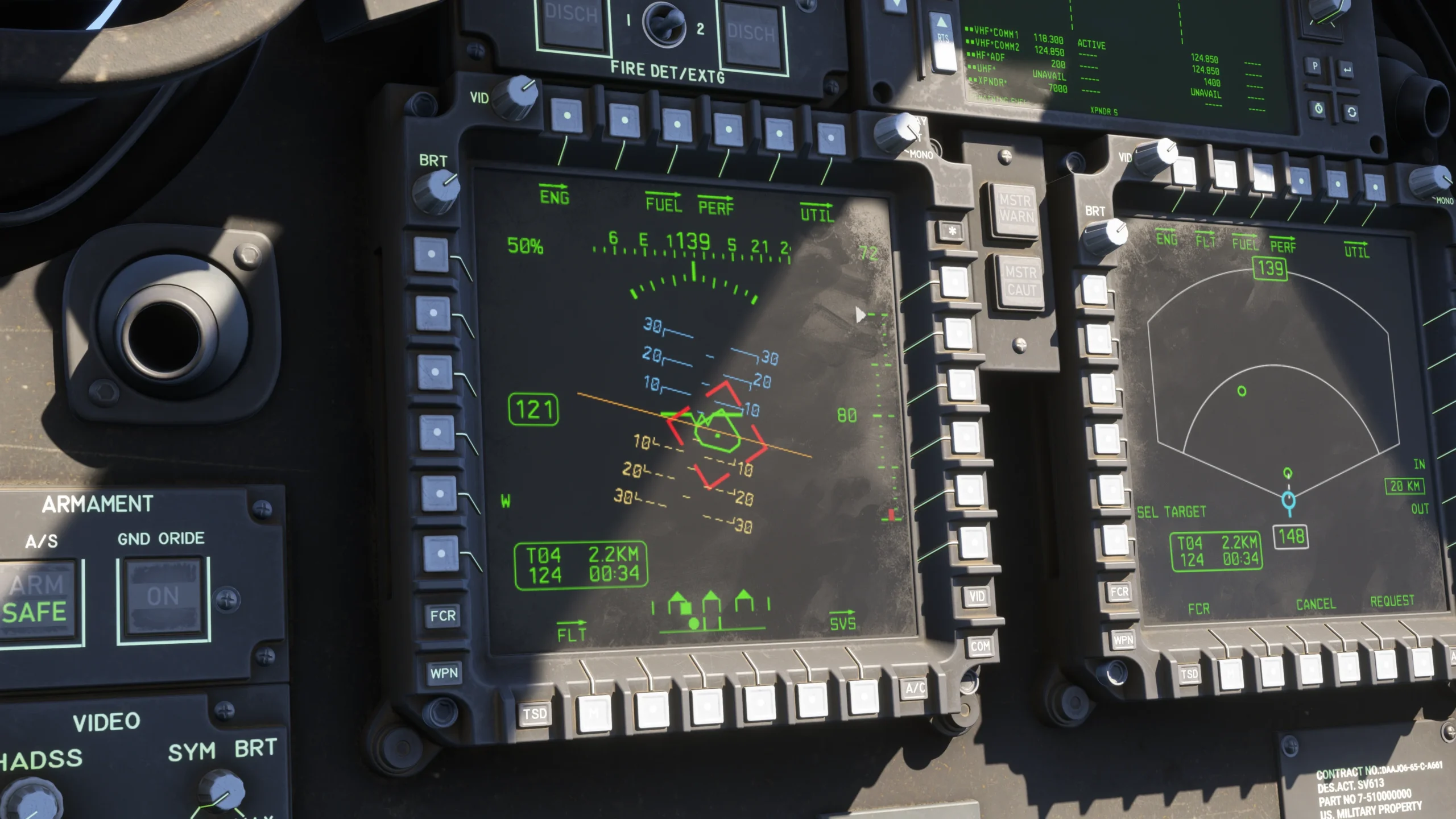Activate the GND ORIDE ON button

click(163, 595)
